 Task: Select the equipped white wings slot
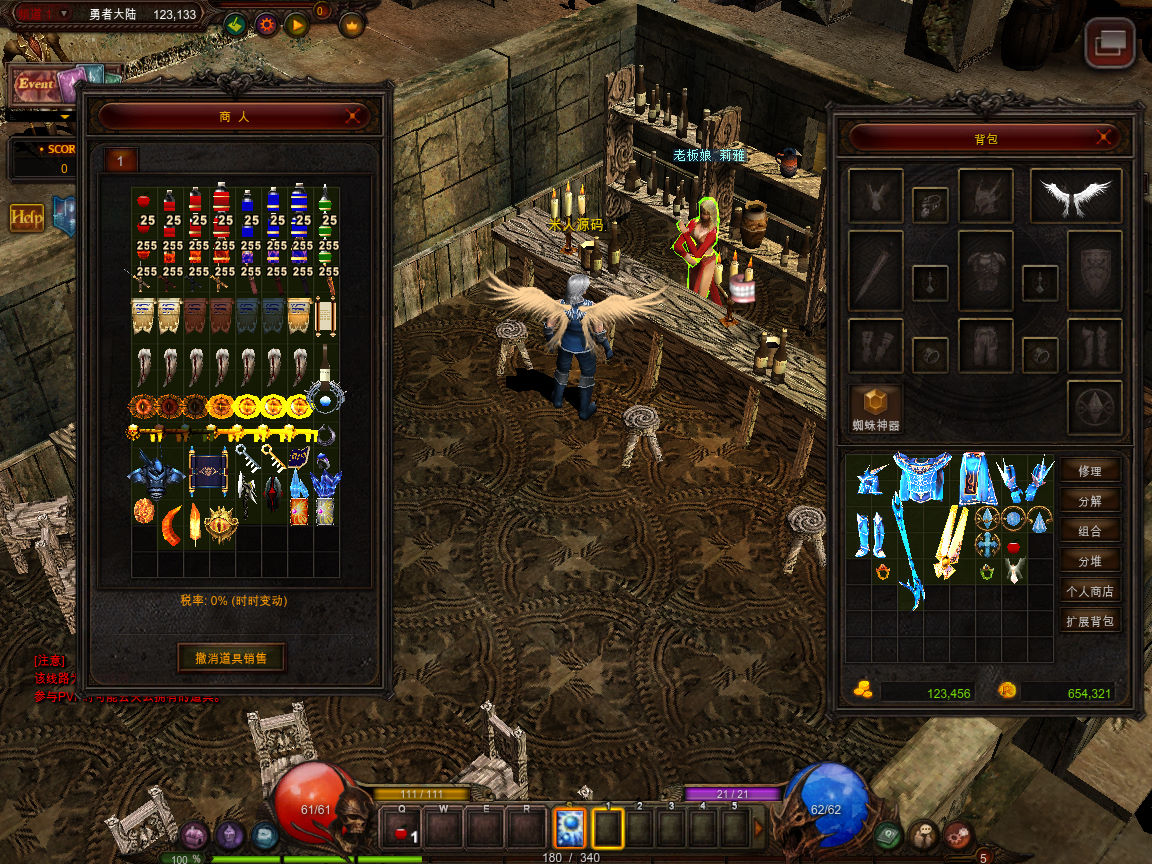coord(1076,196)
